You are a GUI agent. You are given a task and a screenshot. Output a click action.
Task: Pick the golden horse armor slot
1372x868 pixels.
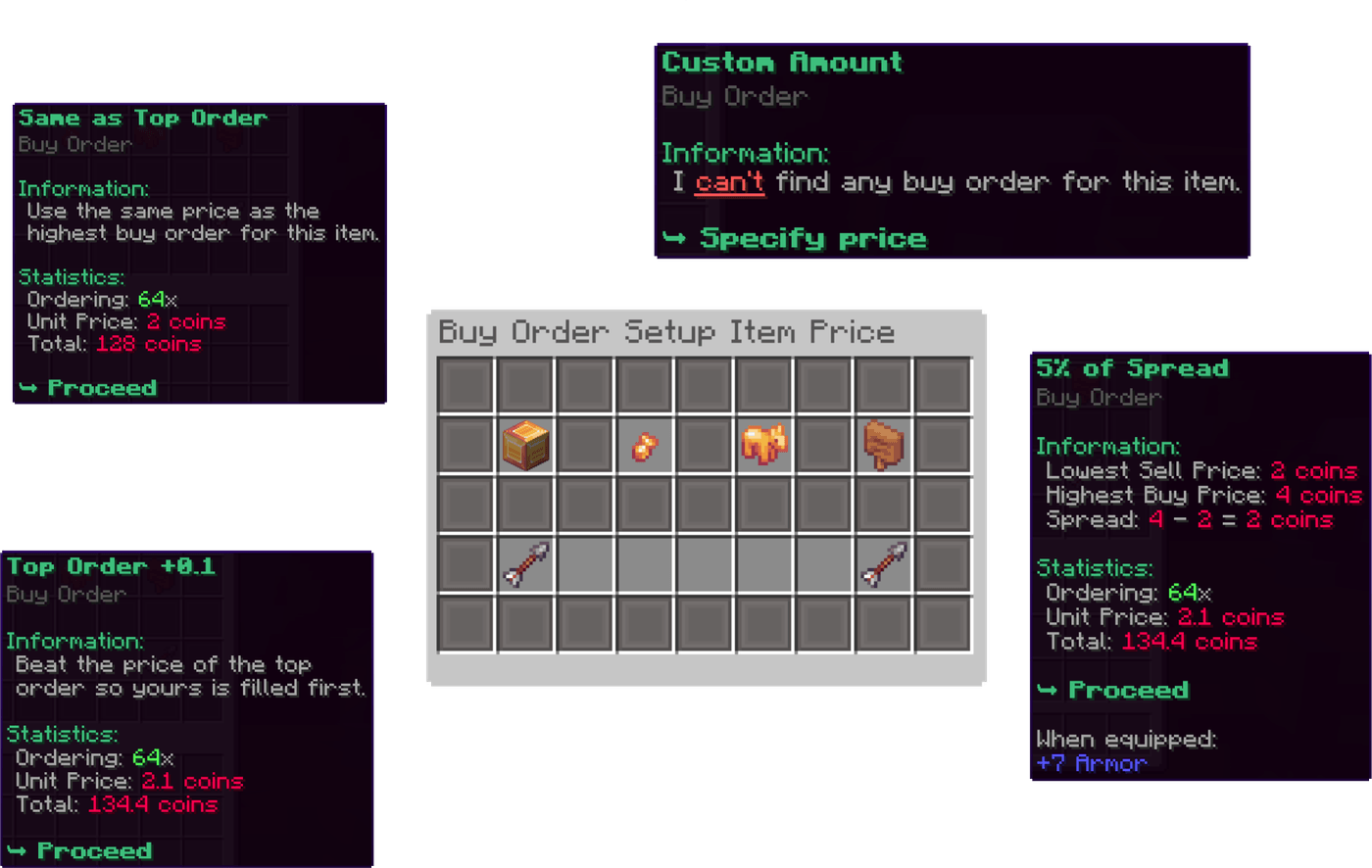click(764, 445)
